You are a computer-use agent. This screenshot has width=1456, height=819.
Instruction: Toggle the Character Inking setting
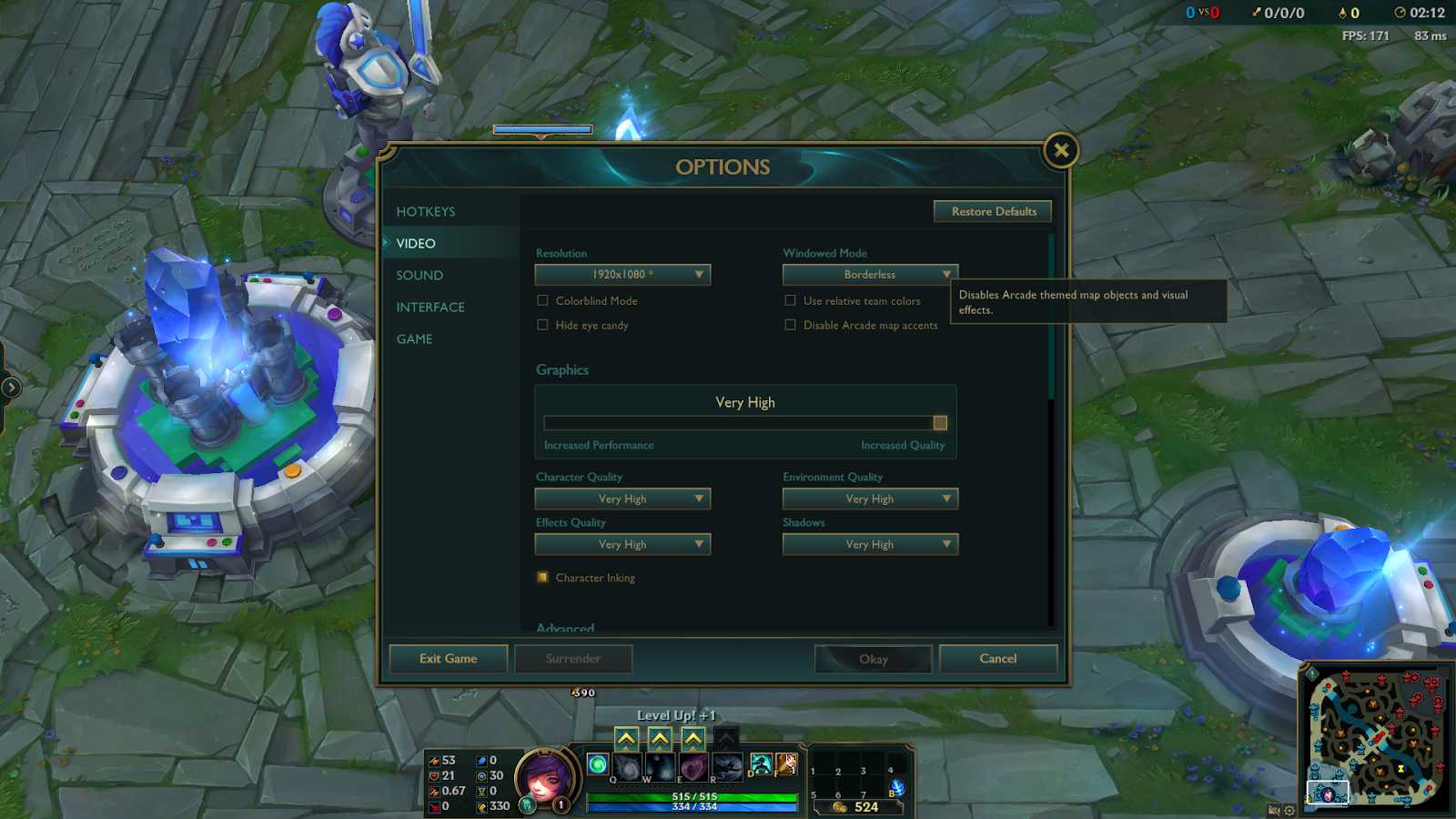(x=542, y=577)
